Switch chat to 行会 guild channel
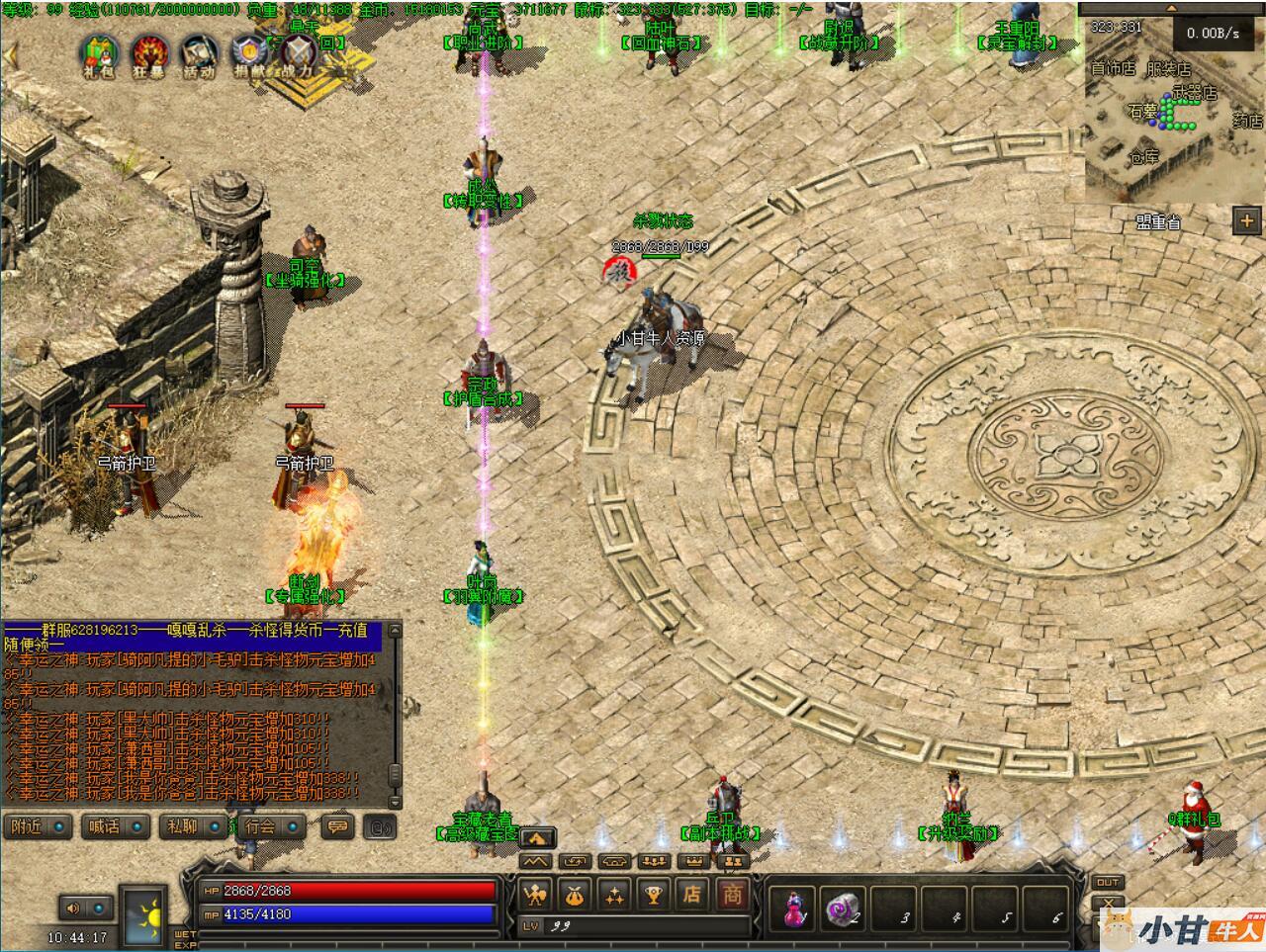Screen dimensions: 1266x952 pos(270,826)
